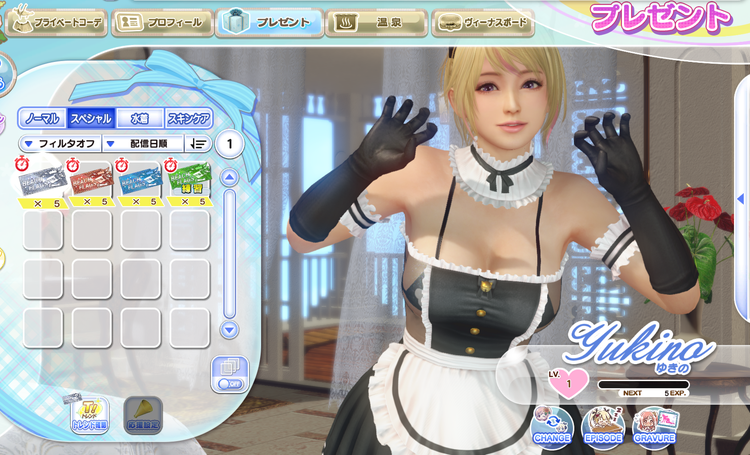Show the 水着 swimsuit tab
The height and width of the screenshot is (455, 750).
(139, 118)
